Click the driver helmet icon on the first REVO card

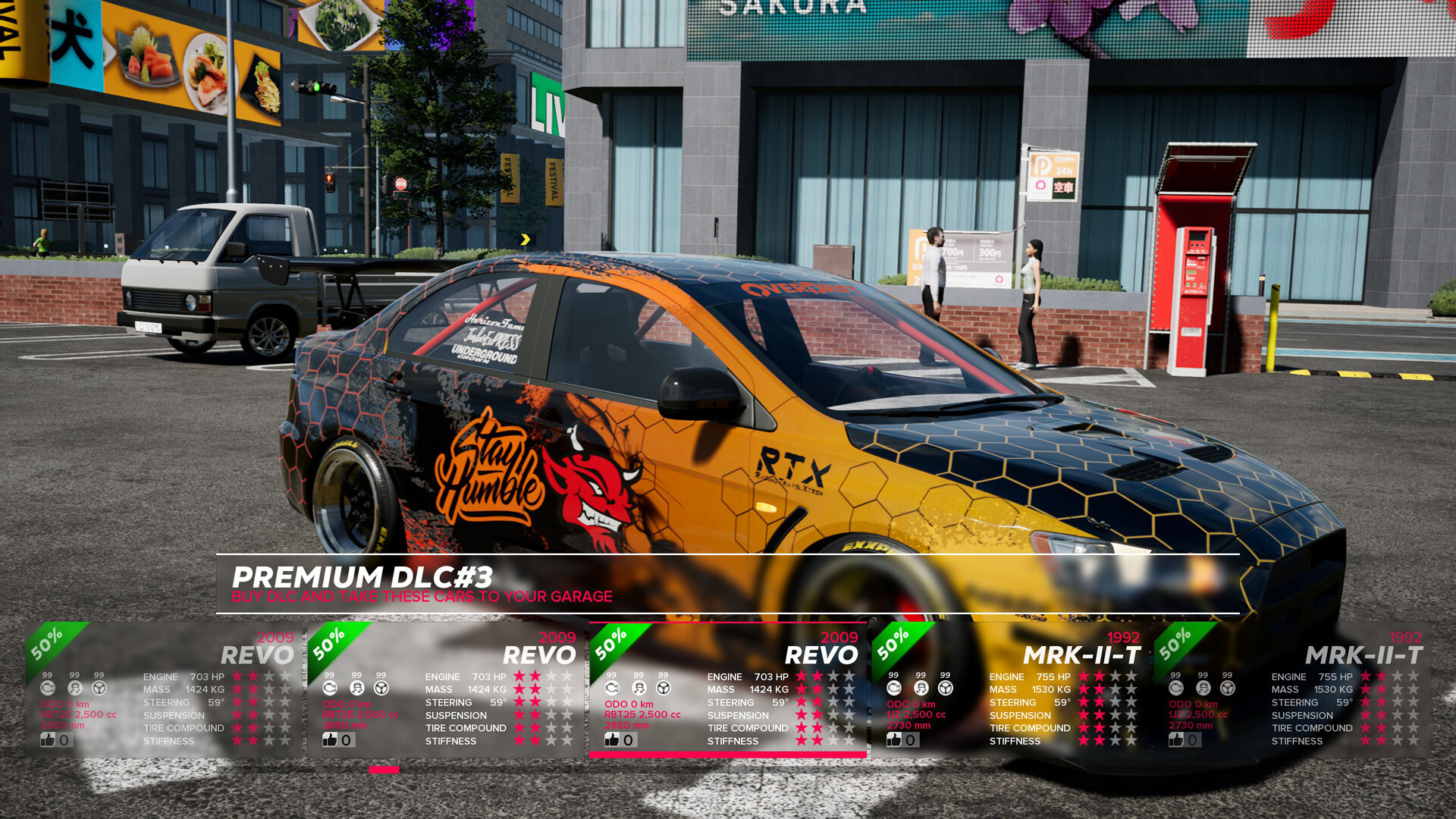click(74, 686)
